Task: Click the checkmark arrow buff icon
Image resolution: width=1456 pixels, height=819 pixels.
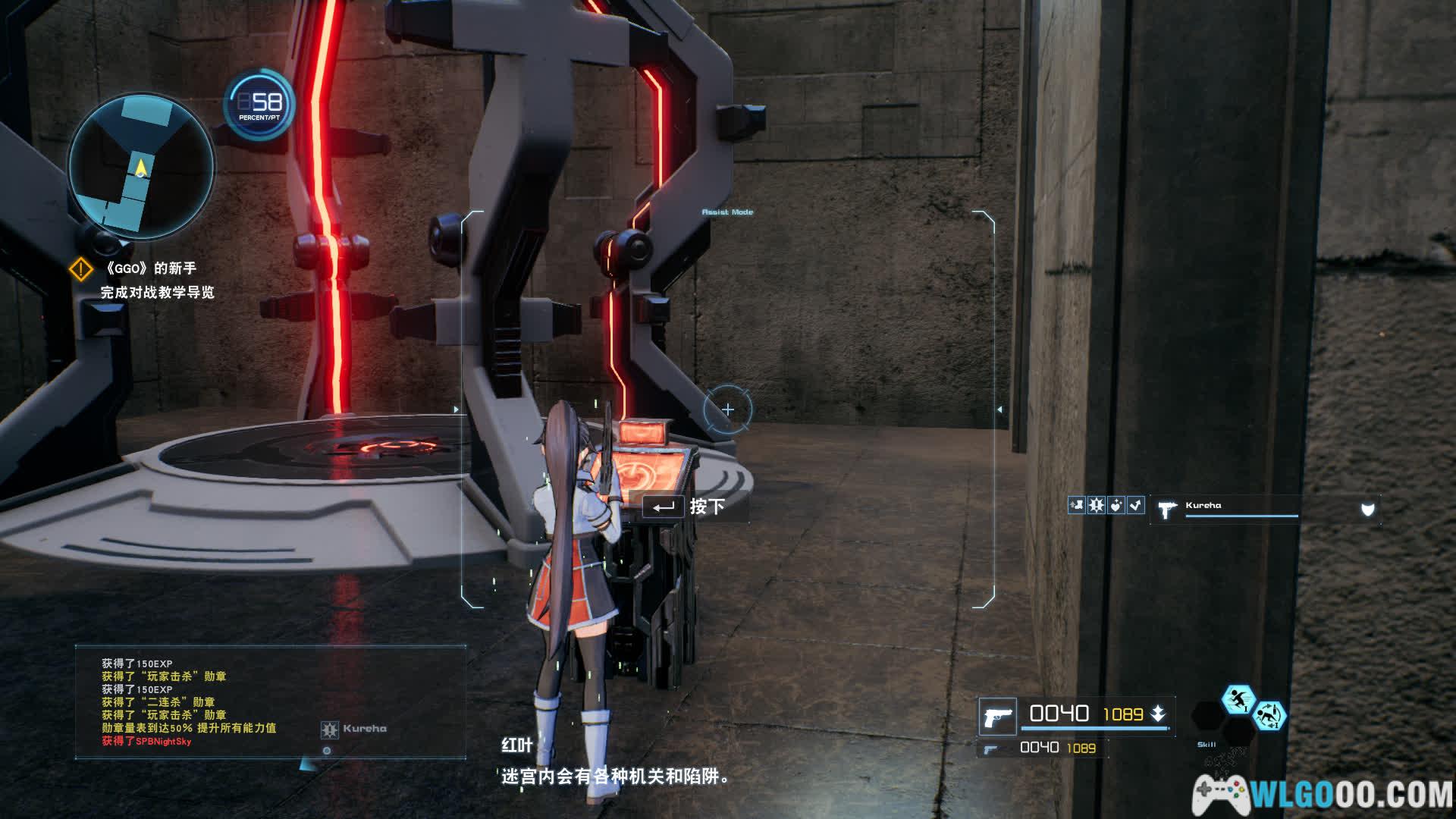Action: point(1135,505)
